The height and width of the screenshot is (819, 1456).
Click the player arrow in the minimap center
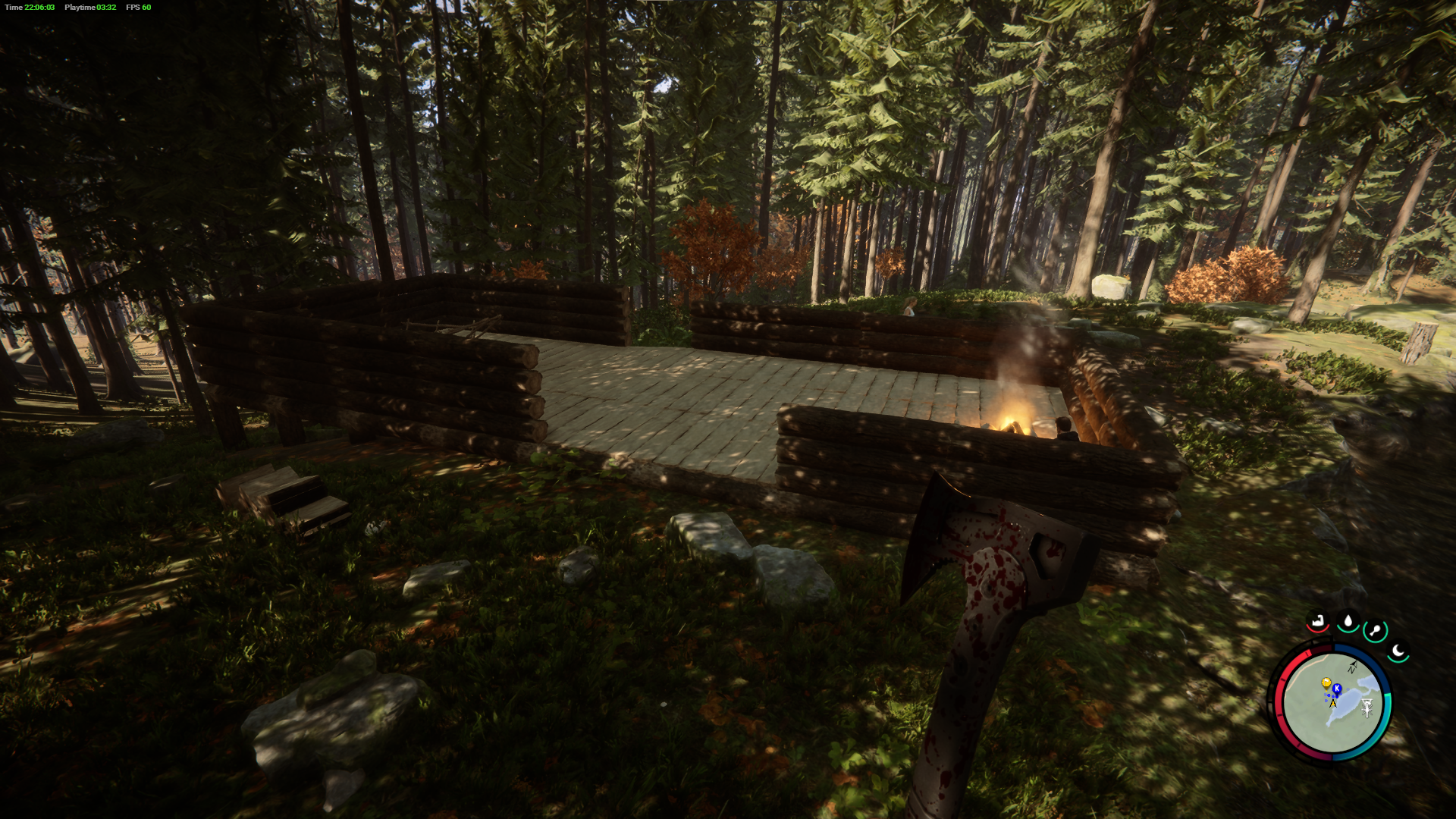[1332, 702]
